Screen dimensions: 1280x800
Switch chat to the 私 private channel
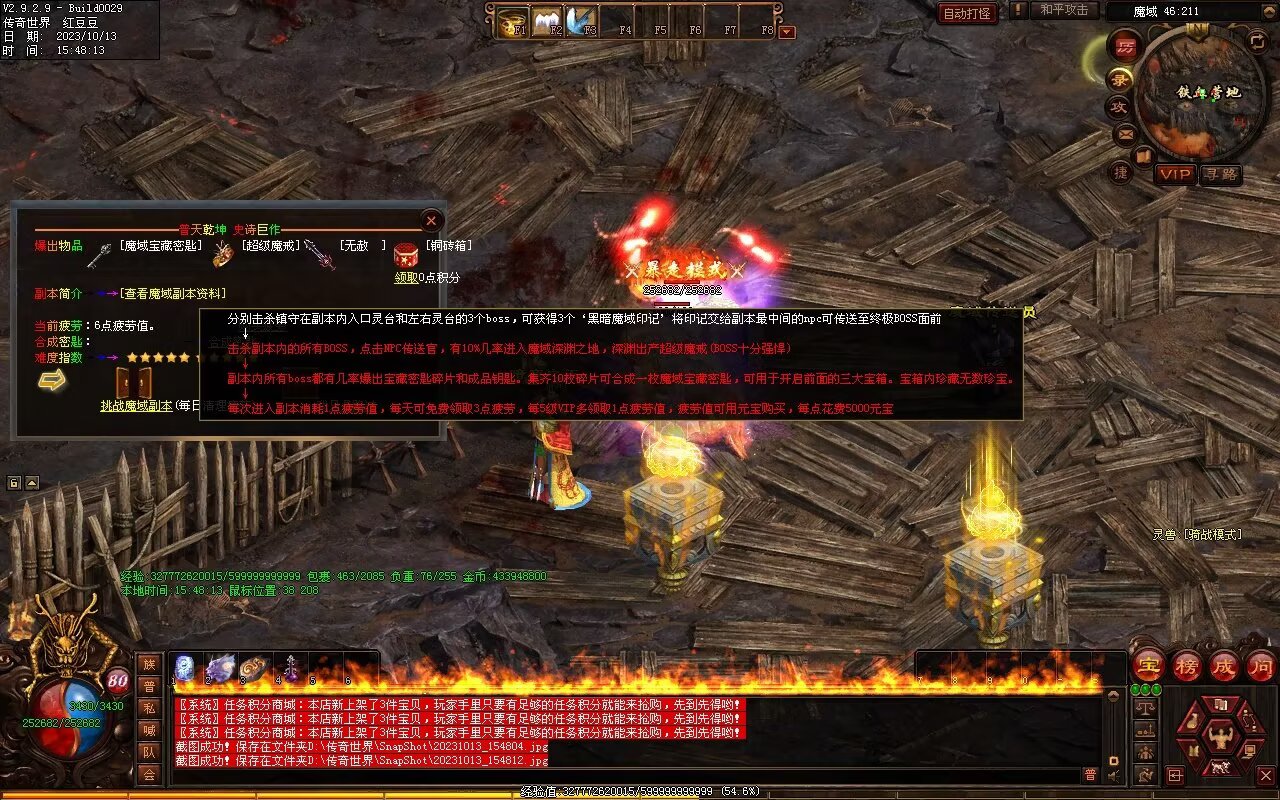149,708
